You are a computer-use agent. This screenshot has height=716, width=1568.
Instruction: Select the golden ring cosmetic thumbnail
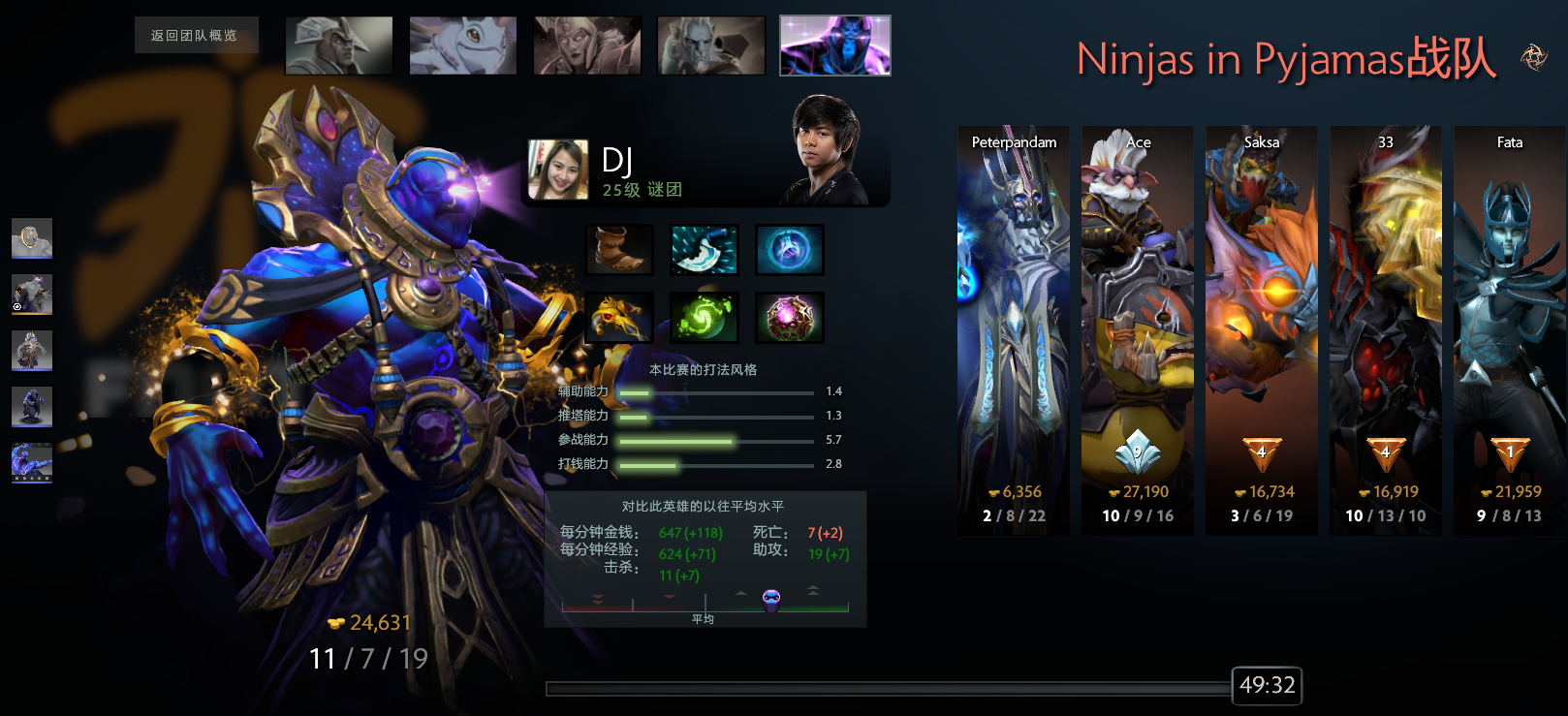[32, 238]
